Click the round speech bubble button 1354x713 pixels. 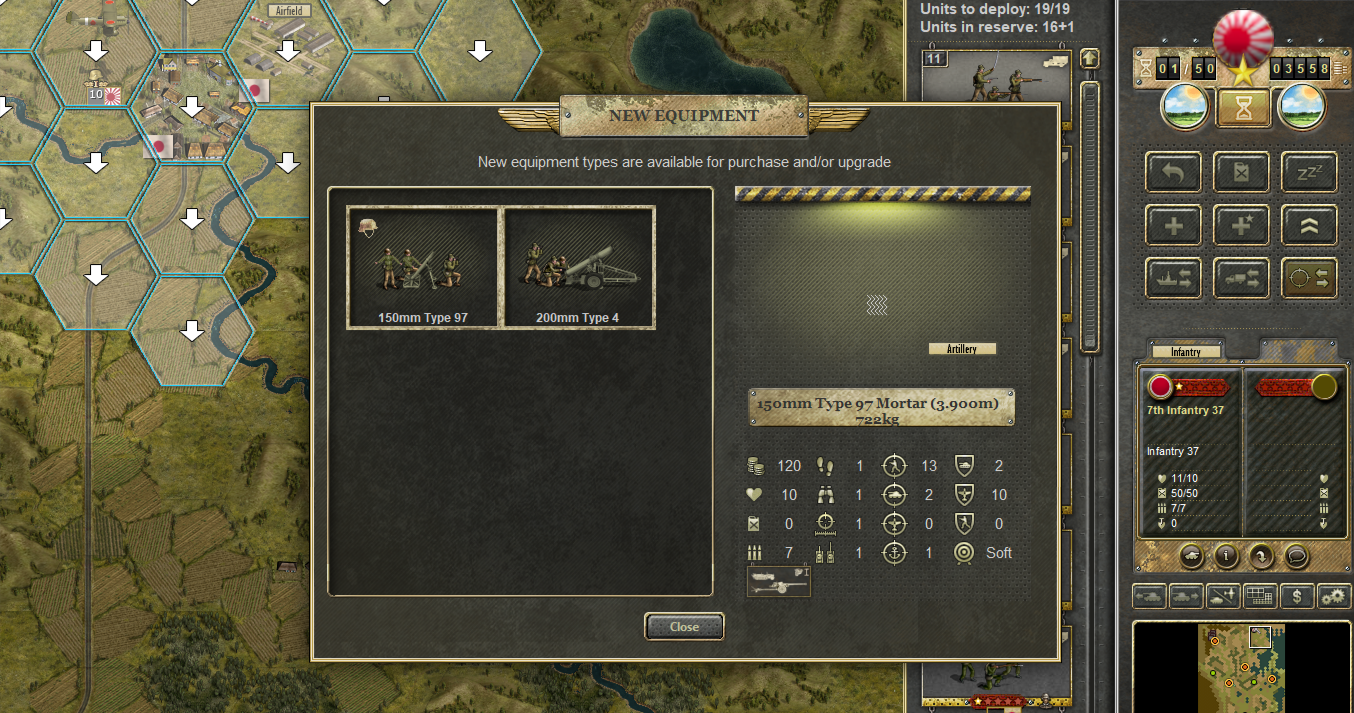tap(1297, 555)
